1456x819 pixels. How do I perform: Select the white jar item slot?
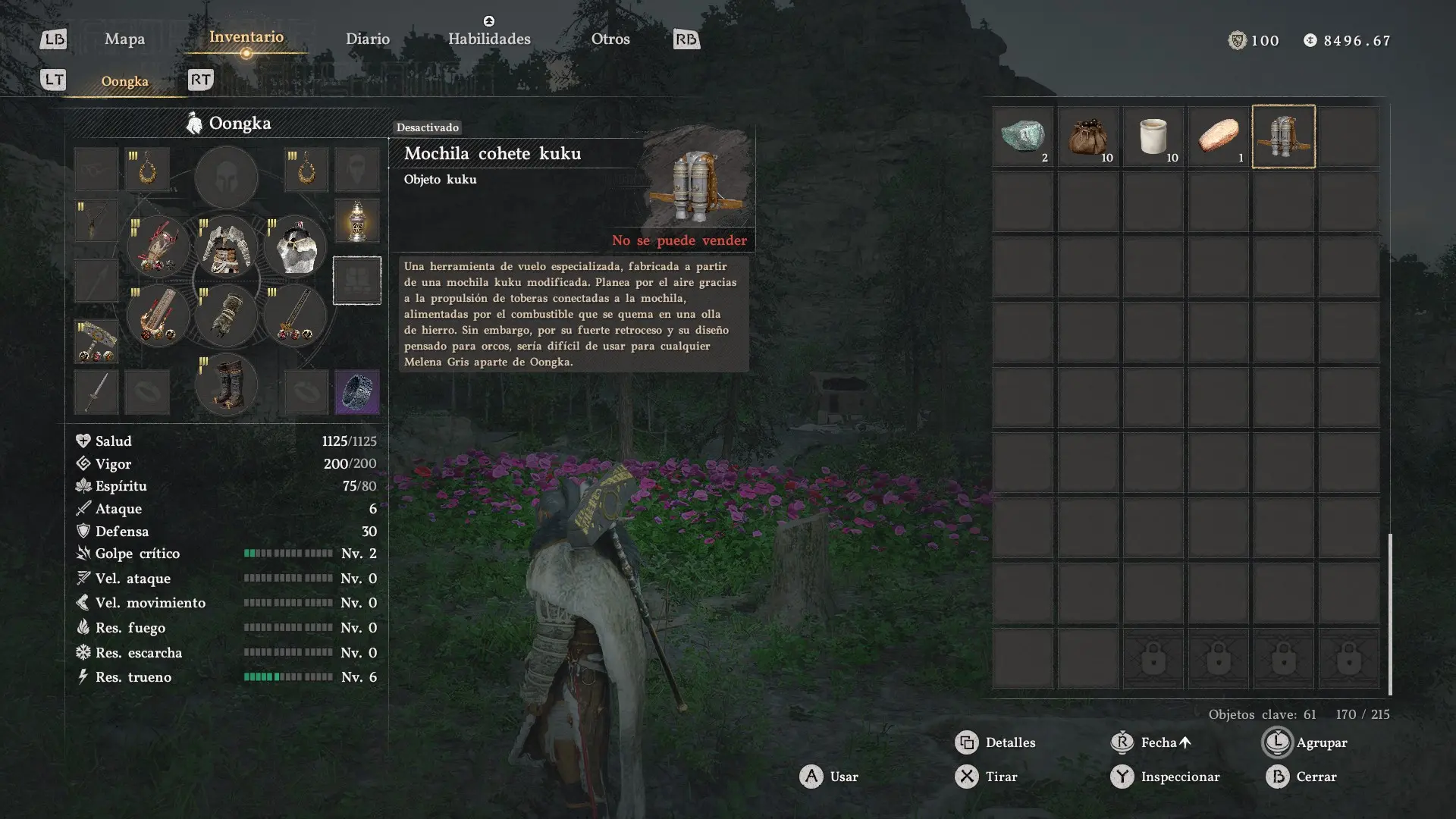point(1153,136)
